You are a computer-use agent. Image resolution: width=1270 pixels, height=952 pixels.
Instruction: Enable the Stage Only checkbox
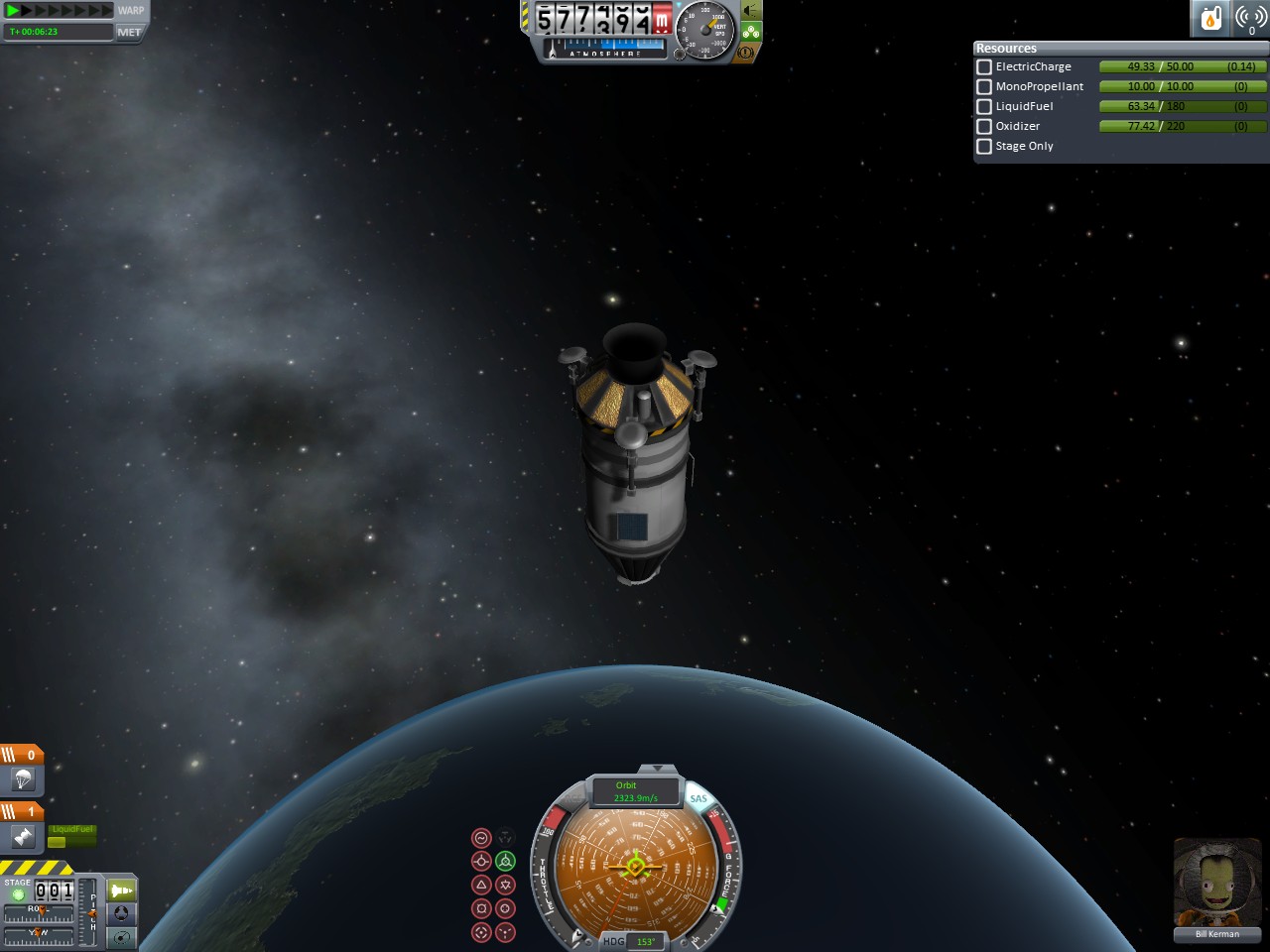pos(984,146)
